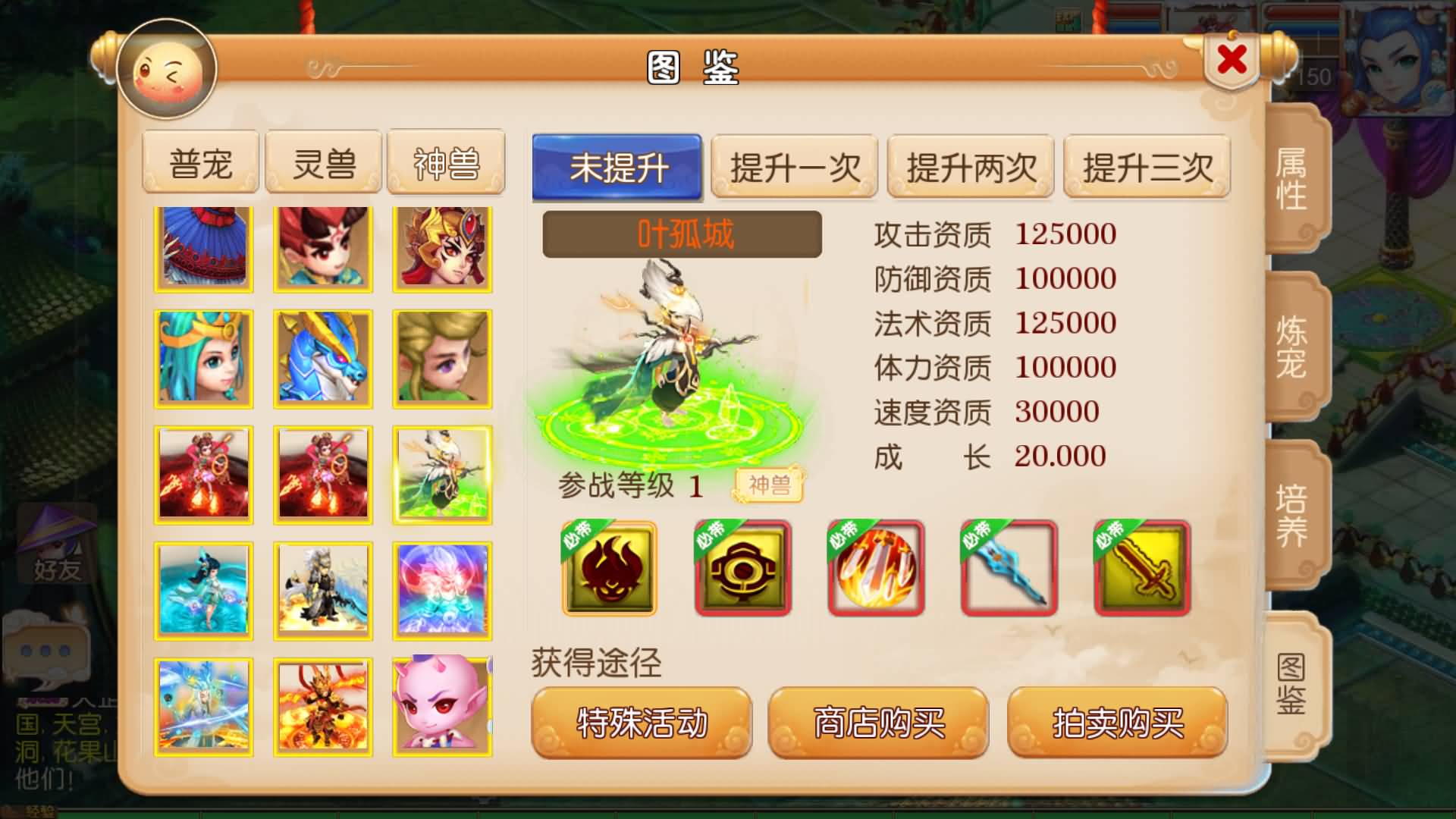Select the blue sword skill icon
1456x819 pixels.
coord(1009,568)
